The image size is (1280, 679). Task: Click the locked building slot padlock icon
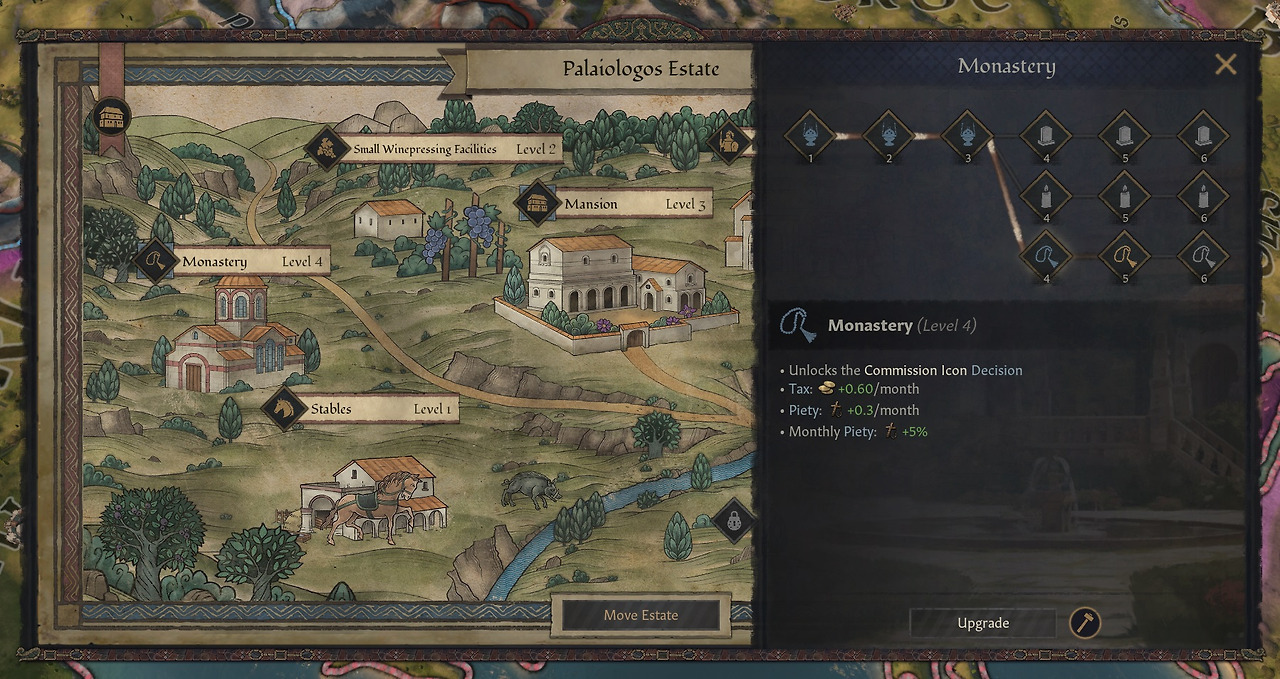(734, 521)
